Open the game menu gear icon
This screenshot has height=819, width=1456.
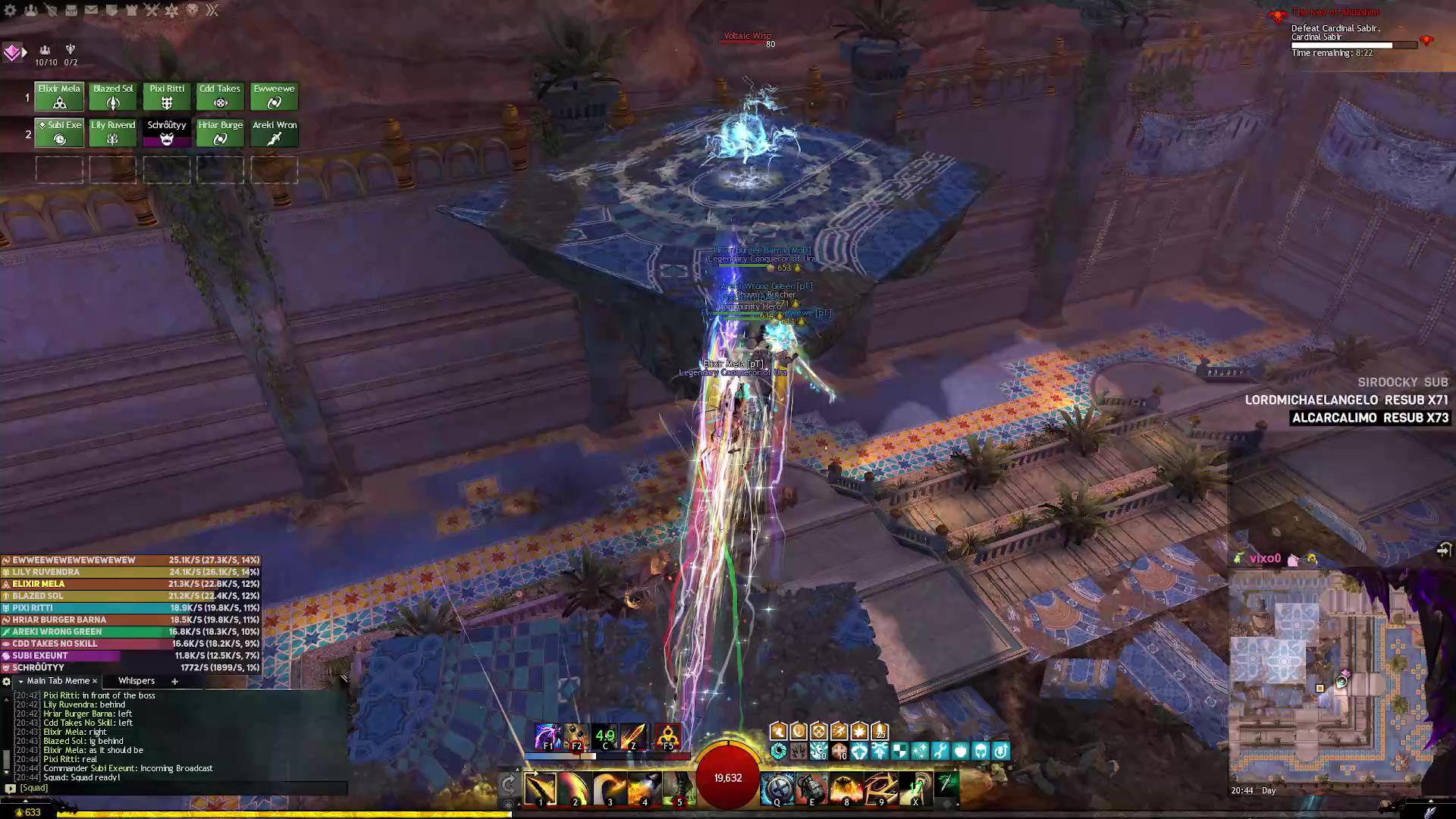click(x=11, y=11)
